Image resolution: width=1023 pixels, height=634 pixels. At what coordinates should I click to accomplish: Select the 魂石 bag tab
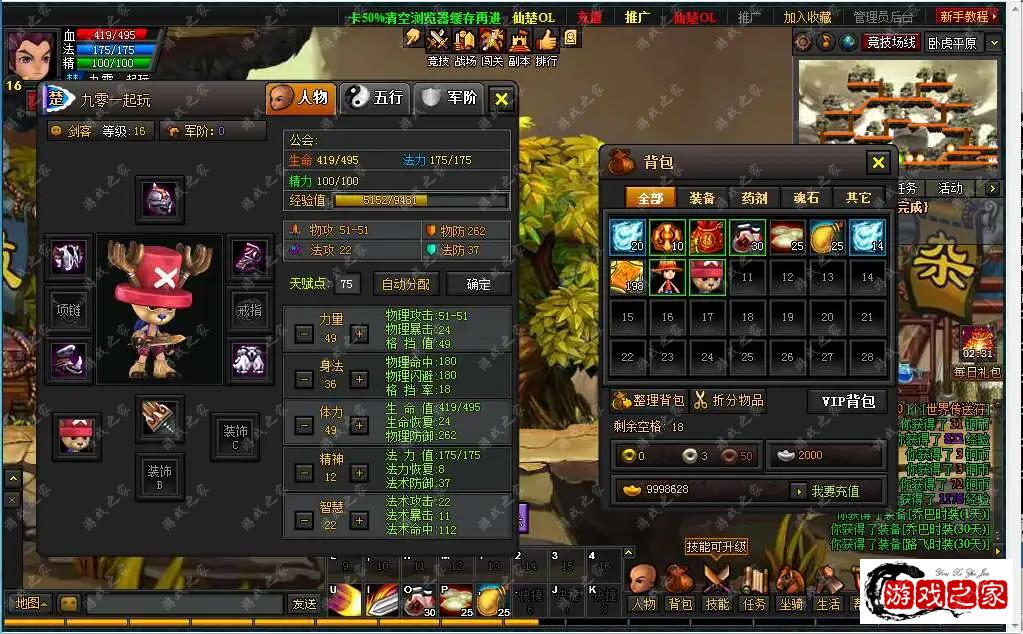(806, 198)
